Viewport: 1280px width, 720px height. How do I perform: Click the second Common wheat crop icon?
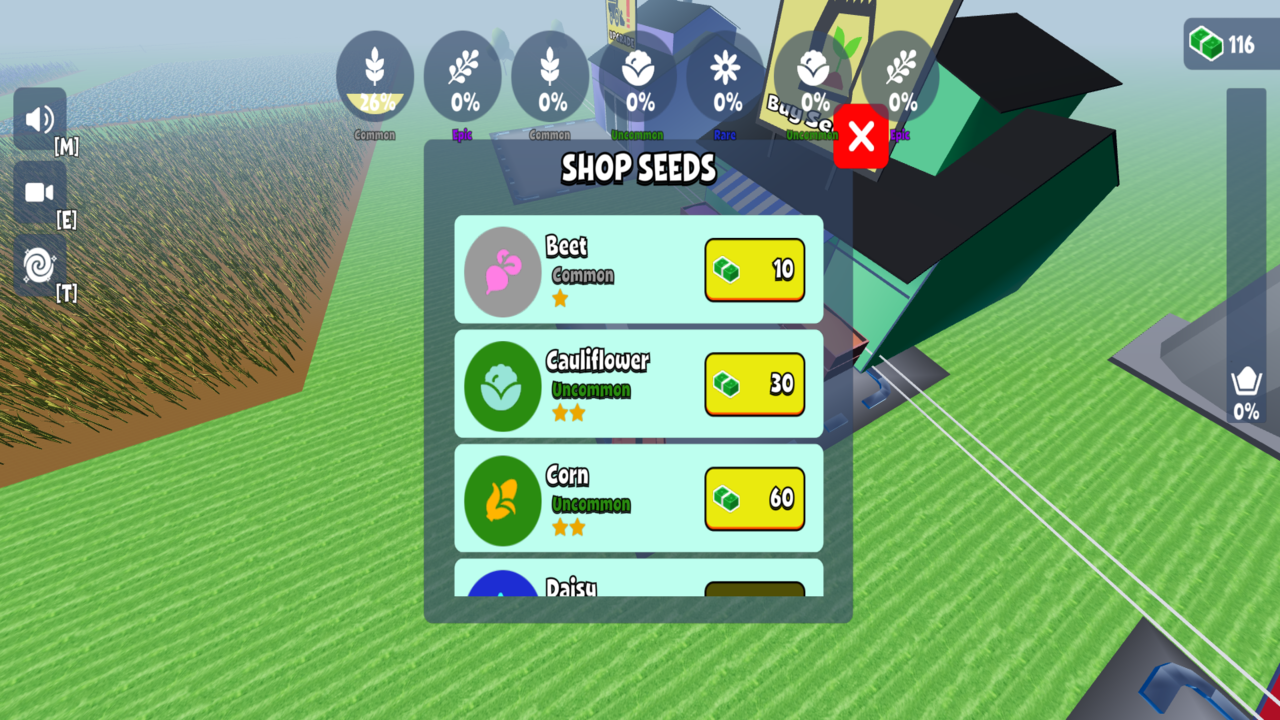[x=550, y=75]
